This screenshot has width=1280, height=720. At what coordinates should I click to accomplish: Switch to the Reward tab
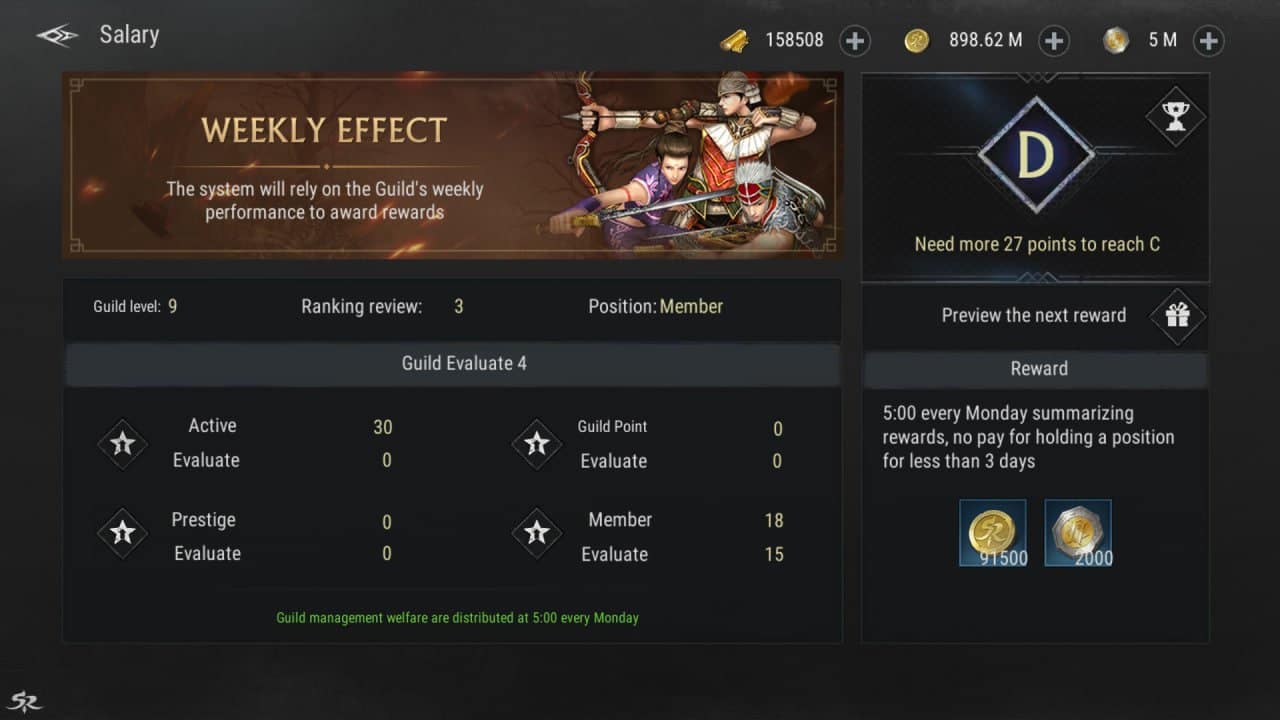pyautogui.click(x=1038, y=369)
